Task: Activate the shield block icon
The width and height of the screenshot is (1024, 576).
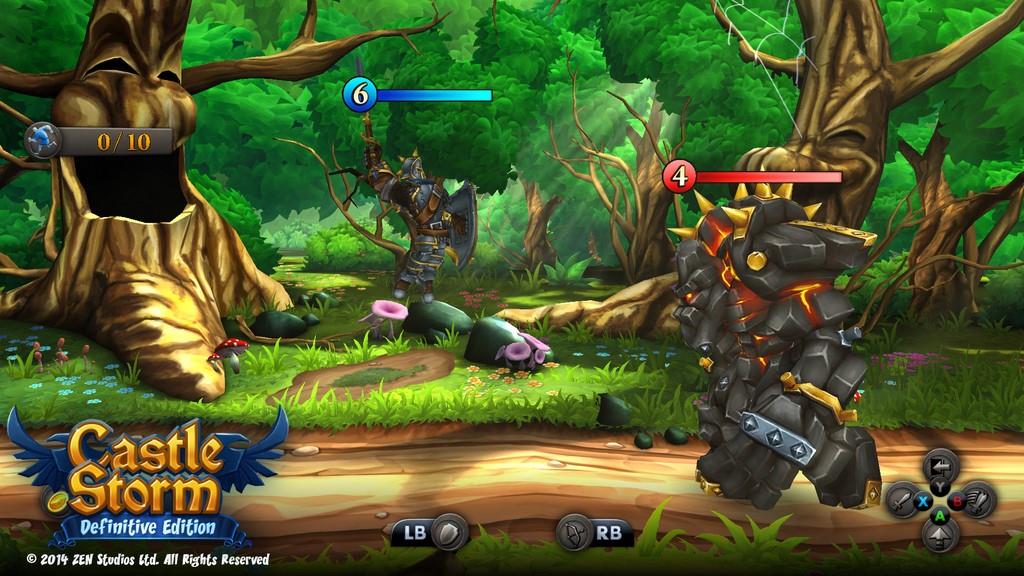Action: coord(451,531)
